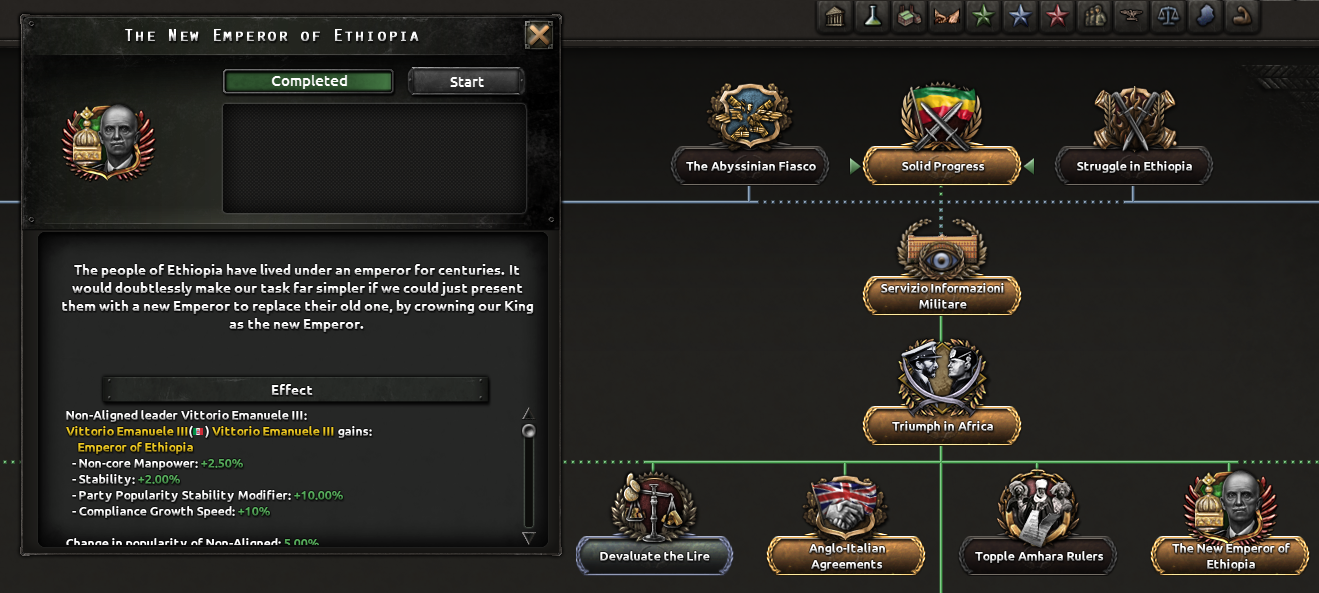Select The Abyssinian Fiasco focus
1319x593 pixels.
coord(750,166)
